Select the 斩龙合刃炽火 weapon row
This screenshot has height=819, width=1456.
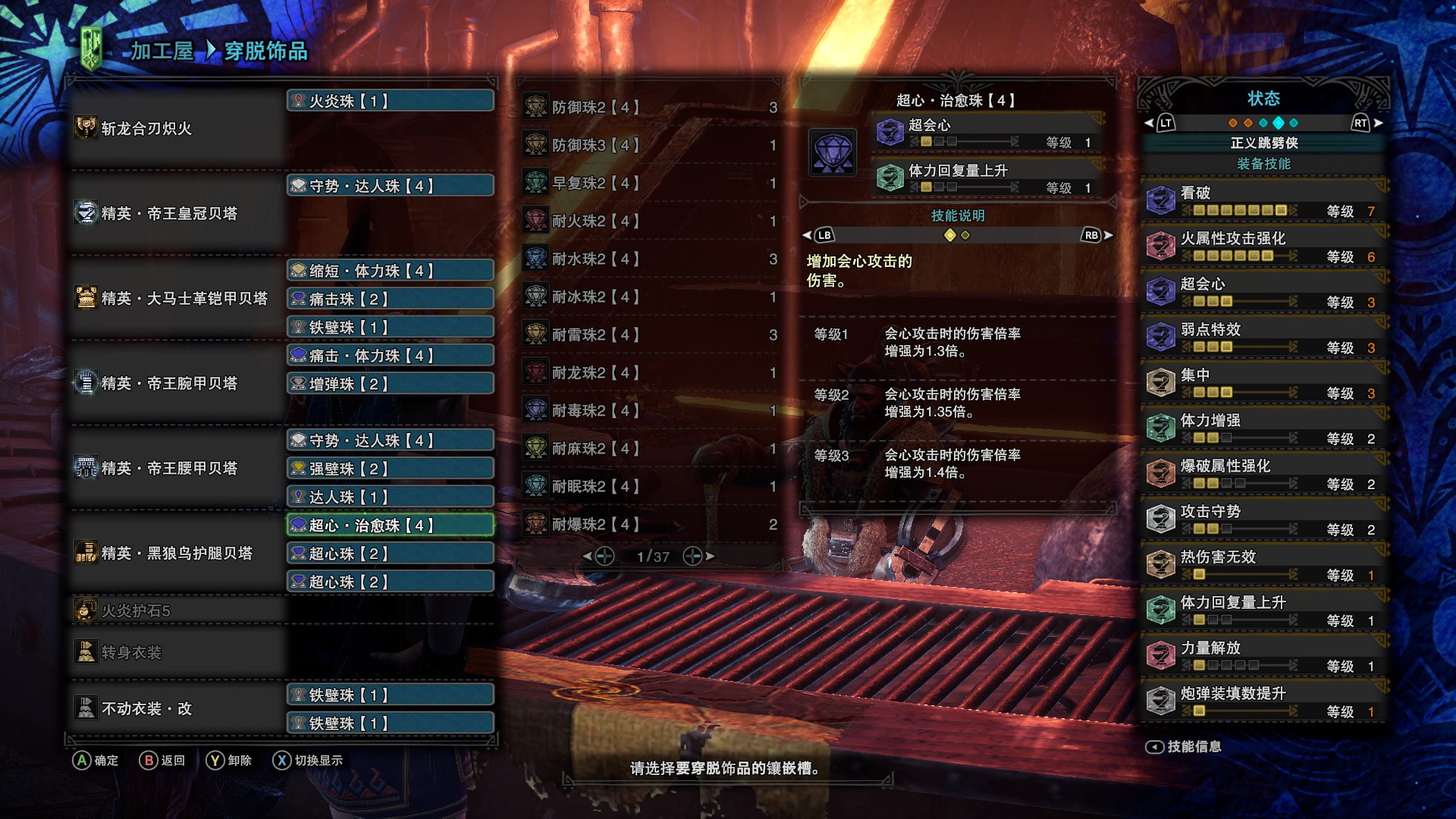(178, 128)
